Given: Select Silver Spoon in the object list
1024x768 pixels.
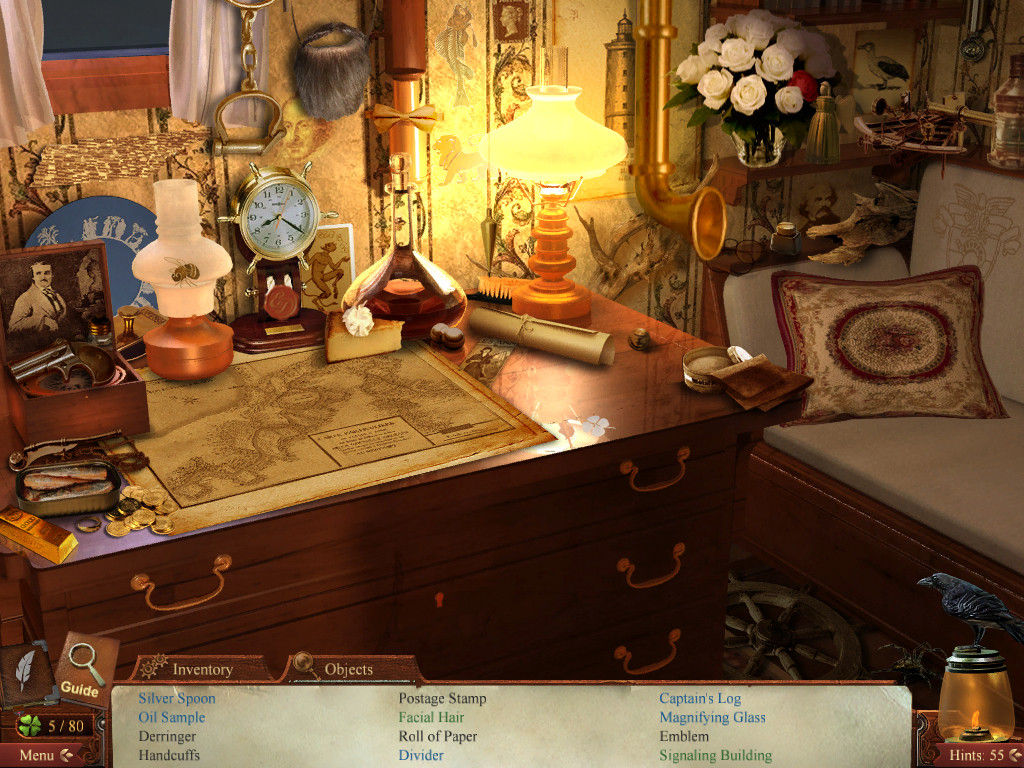Looking at the screenshot, I should click(x=177, y=698).
